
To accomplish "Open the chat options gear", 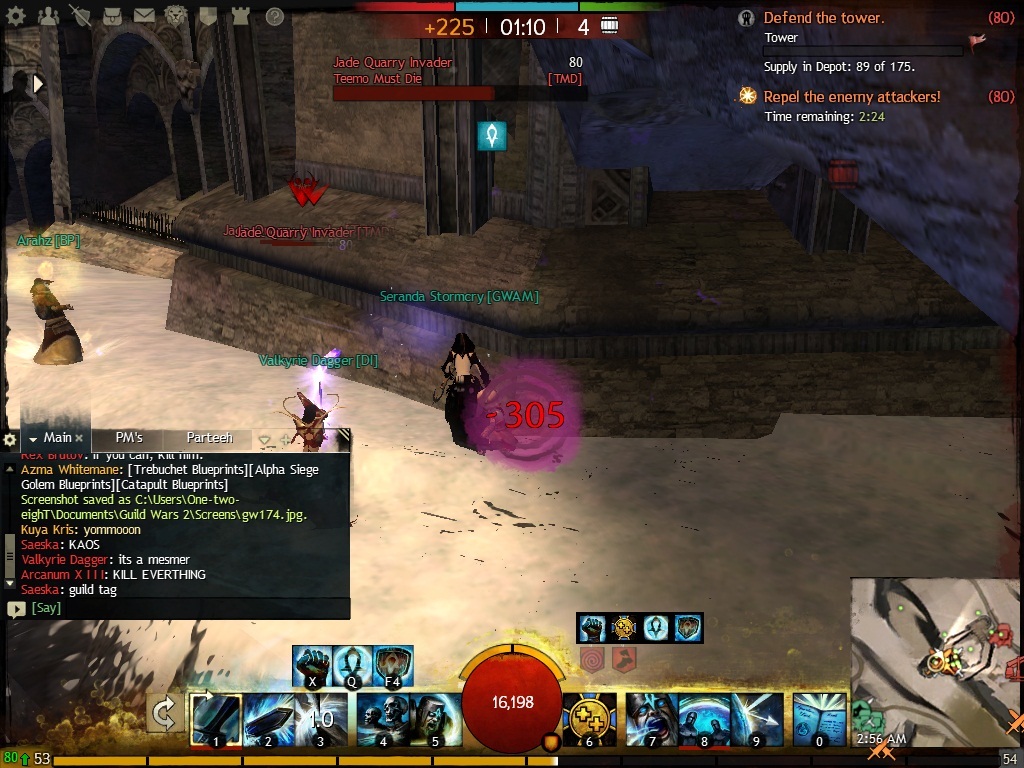I will pos(10,439).
